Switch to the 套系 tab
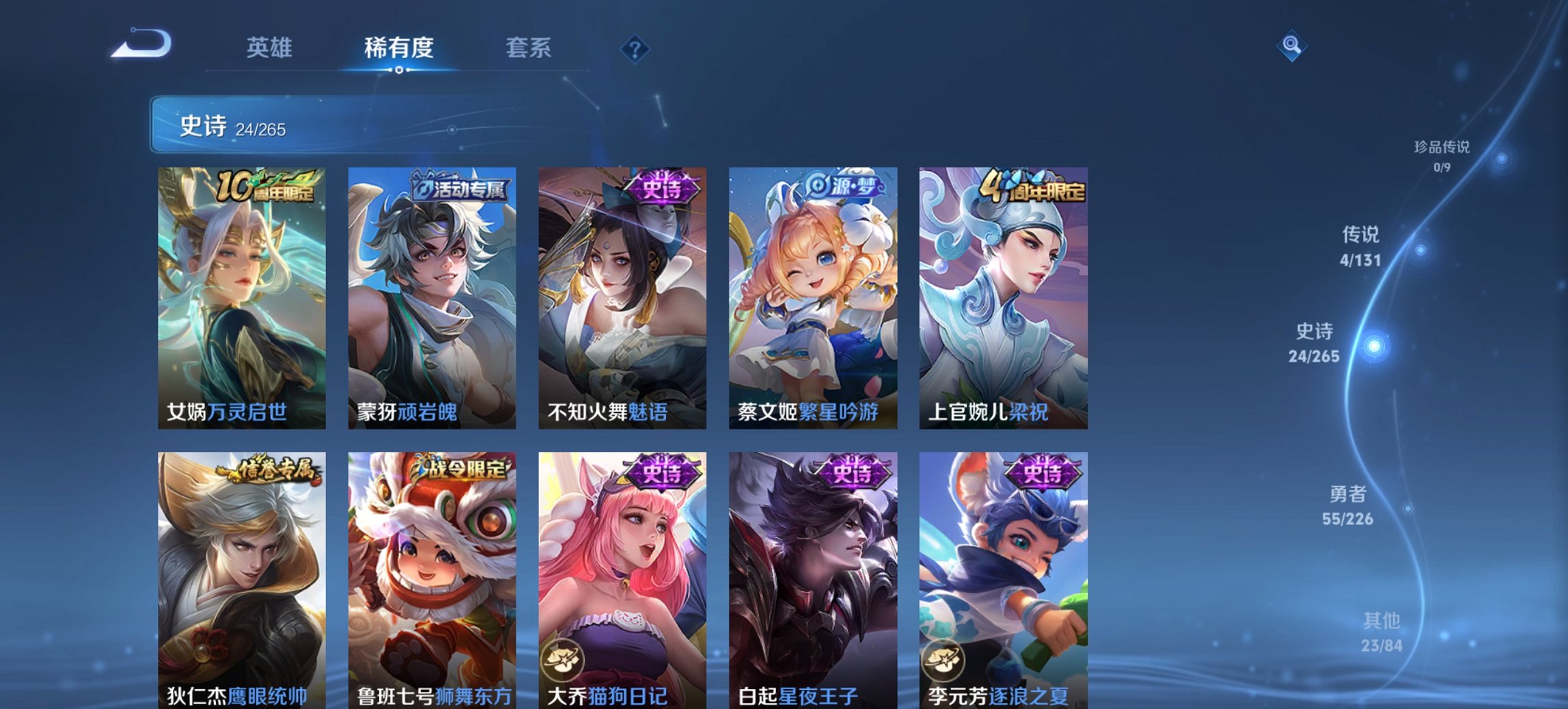The image size is (1568, 709). tap(529, 48)
